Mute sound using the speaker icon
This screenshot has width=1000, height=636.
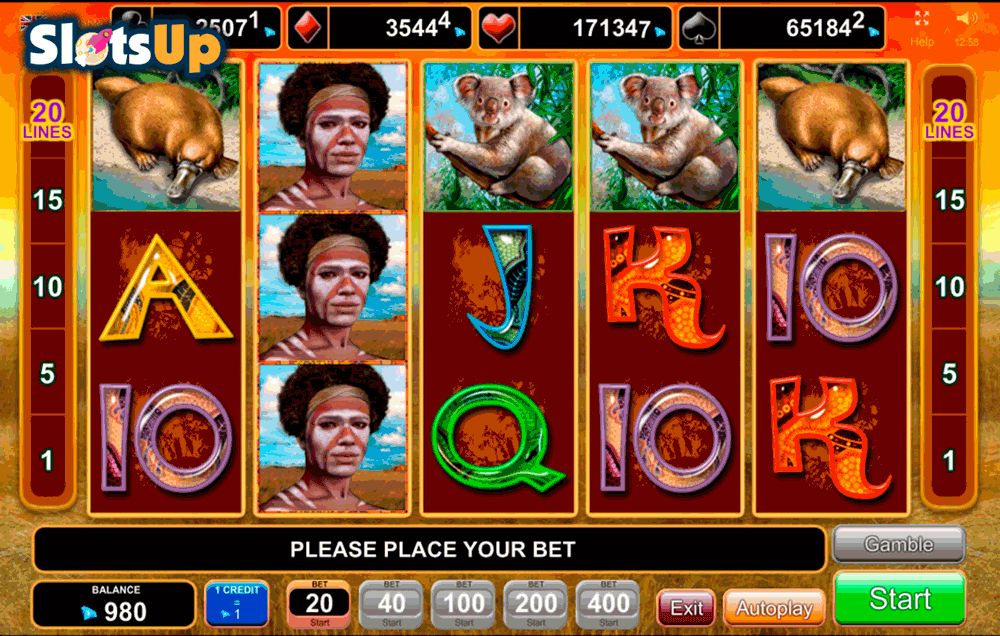pyautogui.click(x=966, y=19)
